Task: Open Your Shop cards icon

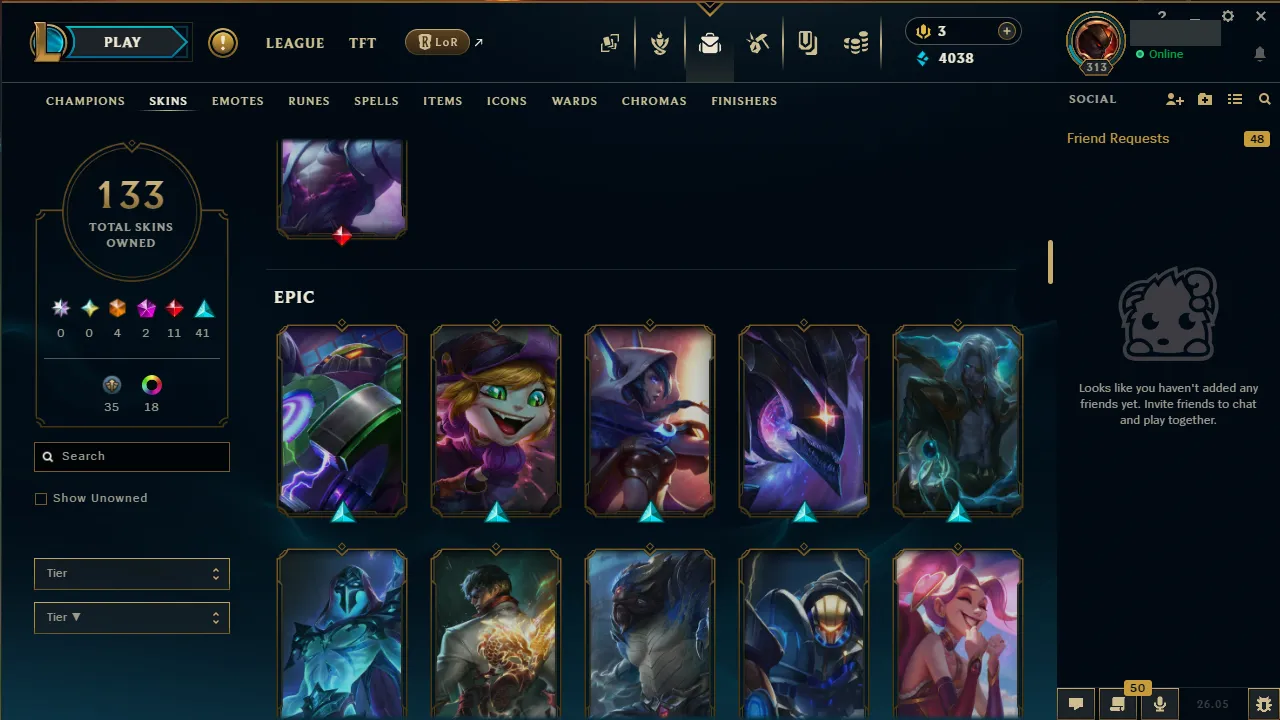Action: 610,43
